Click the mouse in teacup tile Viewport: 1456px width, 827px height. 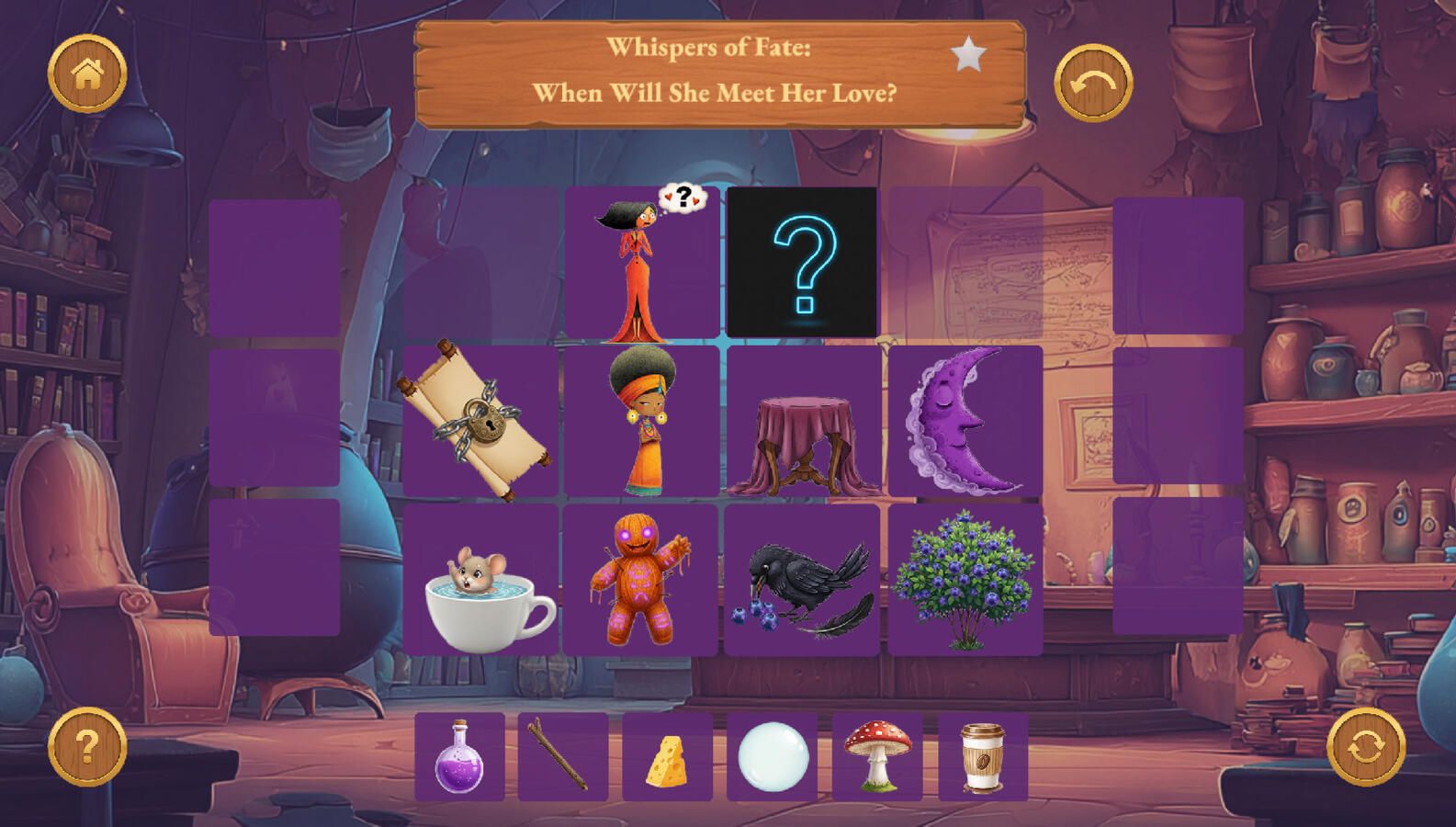[x=480, y=581]
